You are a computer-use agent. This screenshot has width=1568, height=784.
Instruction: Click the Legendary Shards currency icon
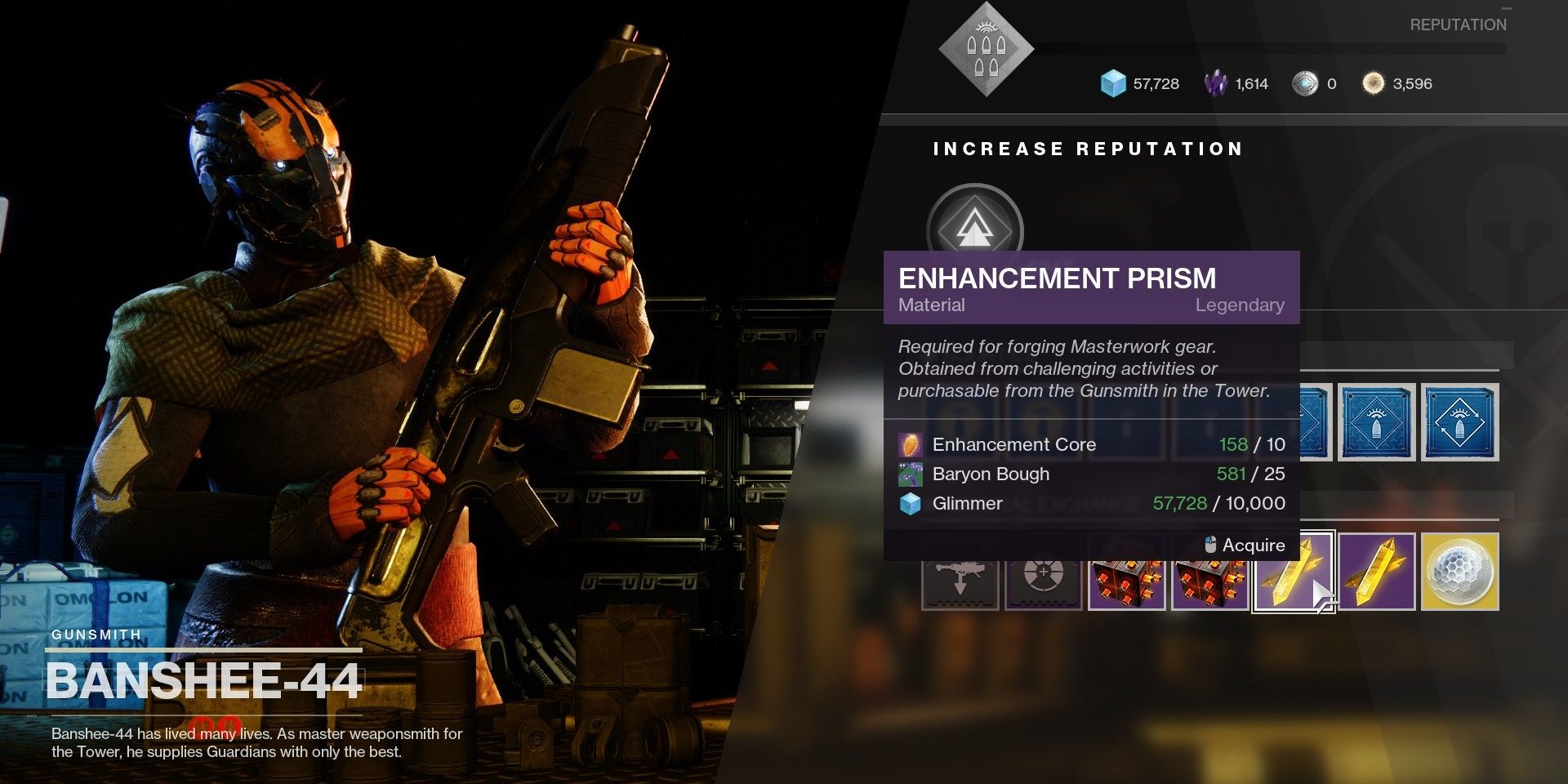point(1214,83)
